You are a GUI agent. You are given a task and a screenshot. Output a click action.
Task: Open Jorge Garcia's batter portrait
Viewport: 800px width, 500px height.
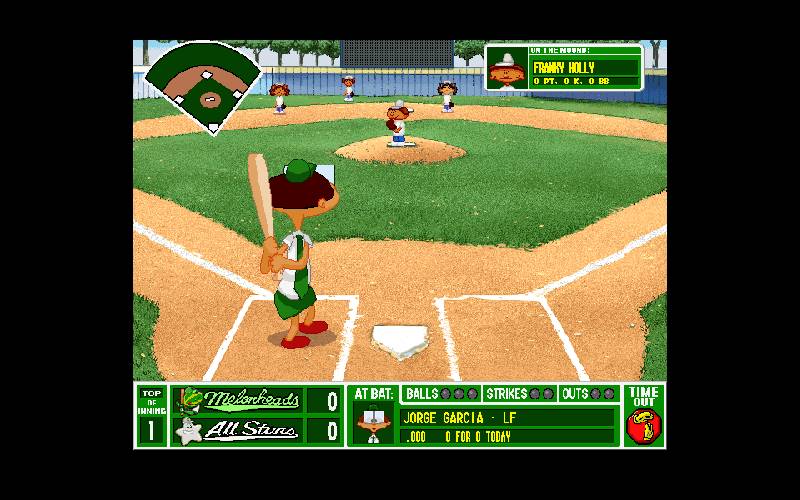[x=373, y=425]
